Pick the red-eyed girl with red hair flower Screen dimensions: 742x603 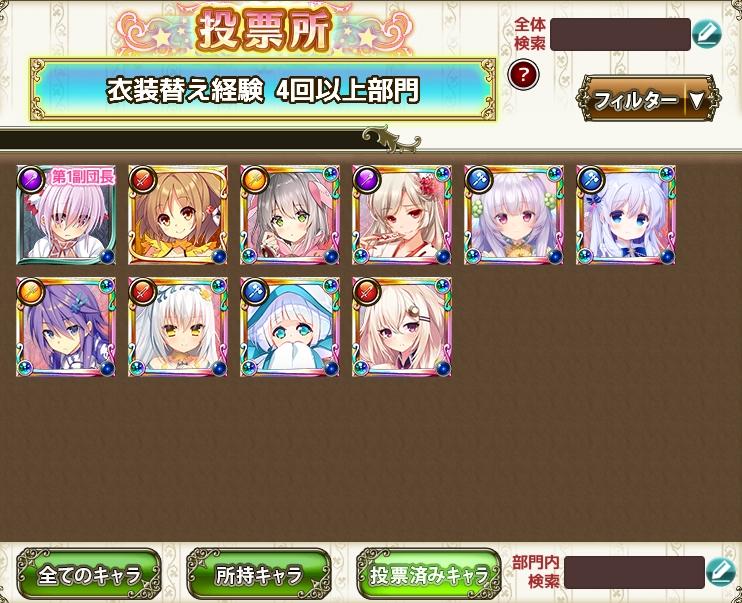click(402, 215)
